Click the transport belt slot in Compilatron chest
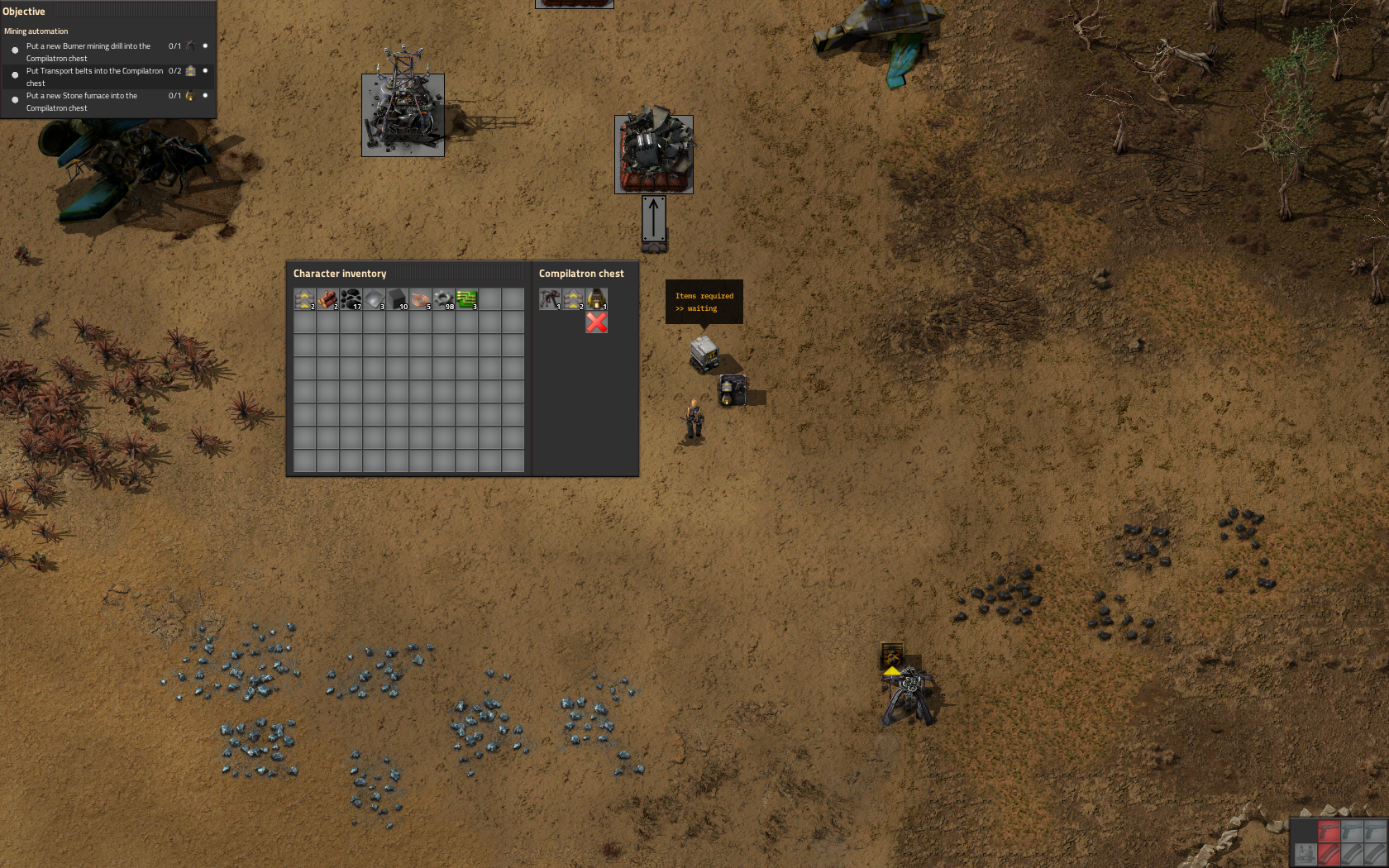 point(573,298)
